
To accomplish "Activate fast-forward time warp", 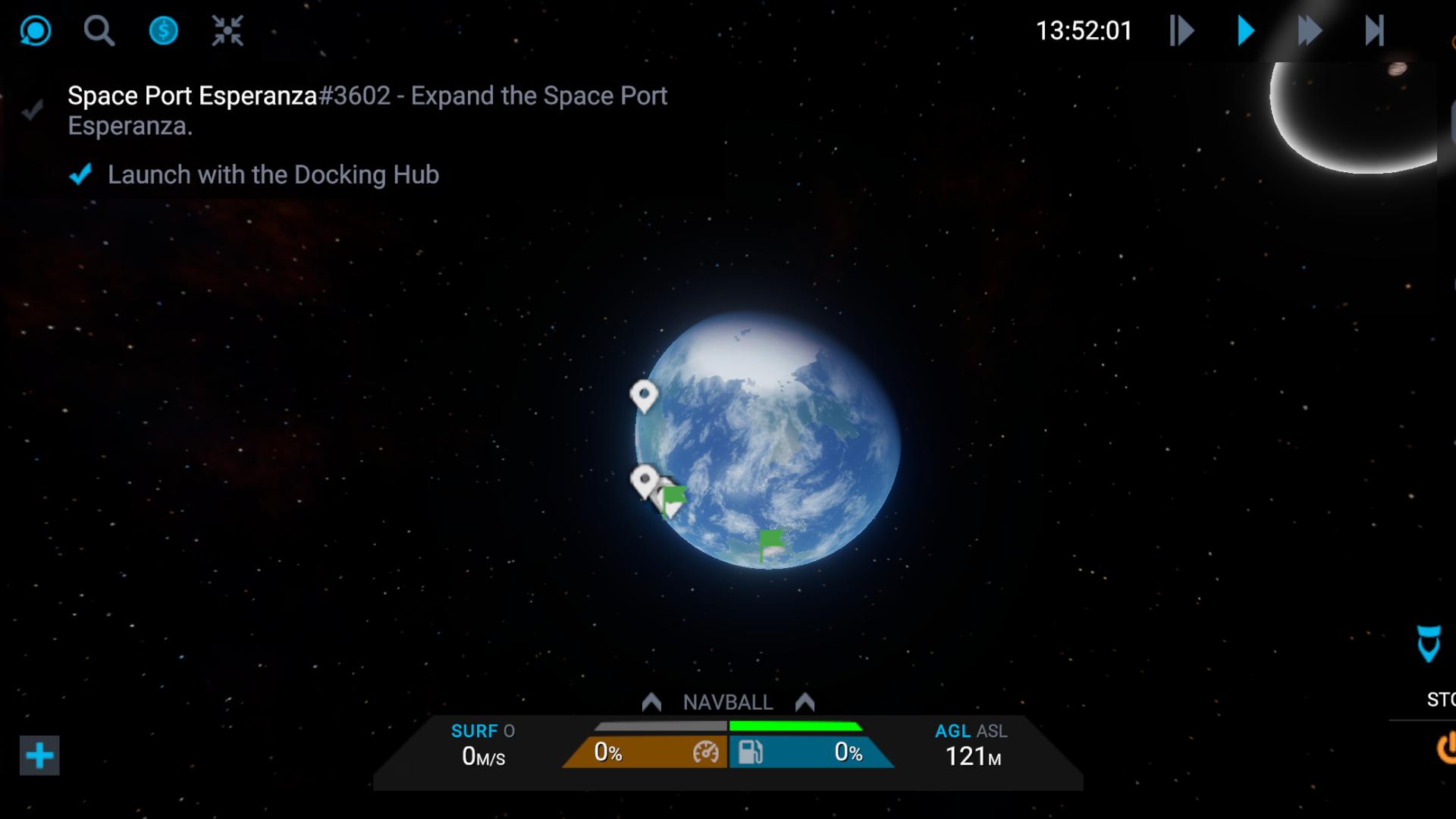I will [1310, 31].
